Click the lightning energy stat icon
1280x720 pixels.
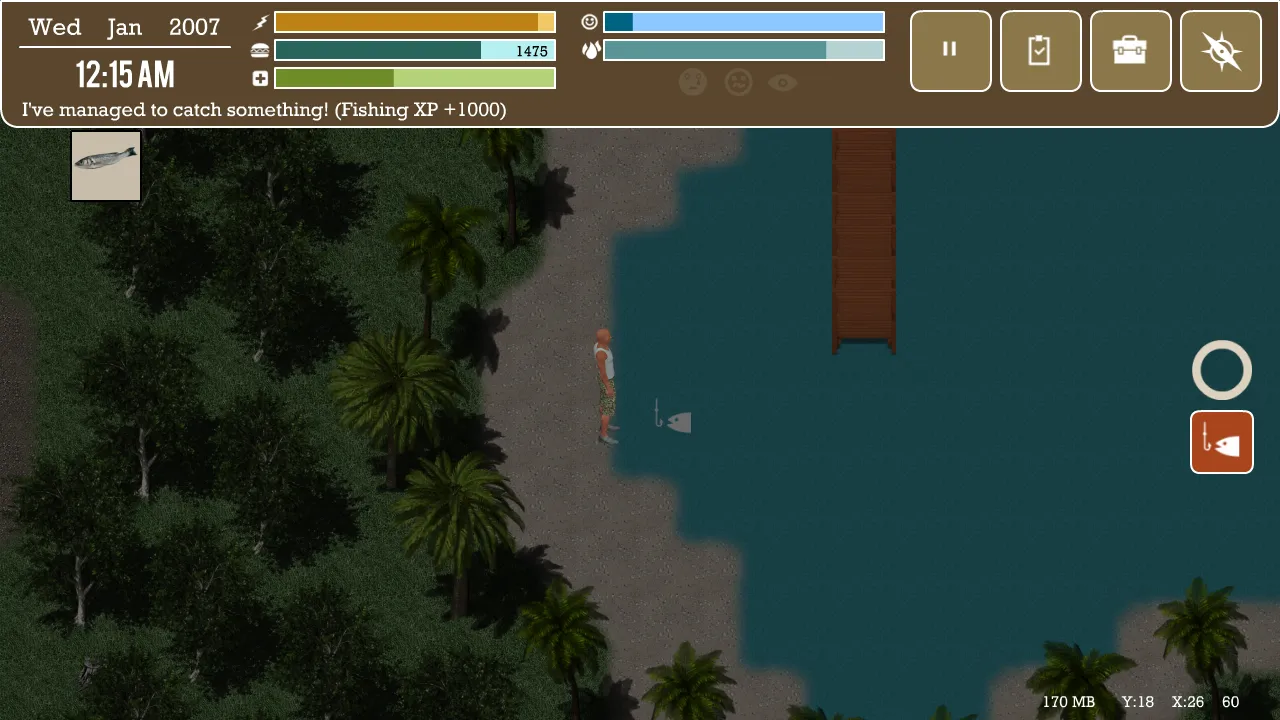pos(259,21)
